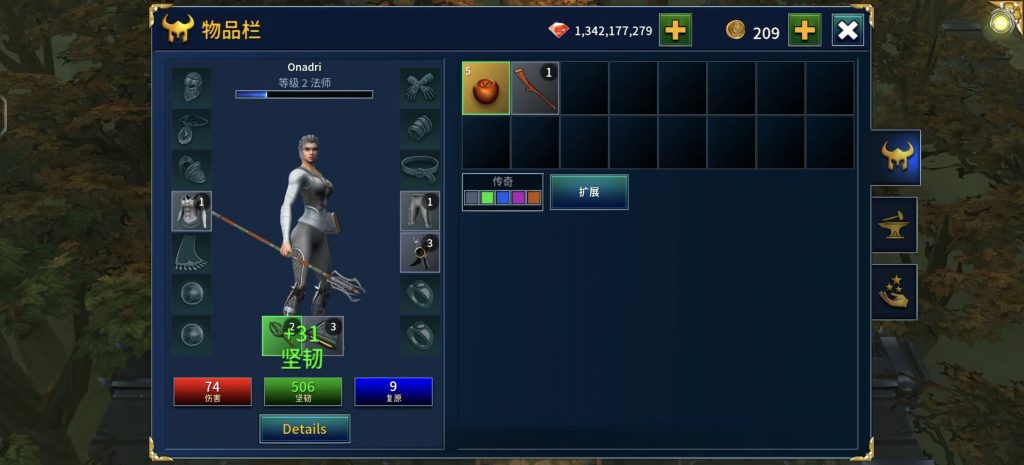Select the orange pot item slot
Screen dimensions: 1024x465
486,88
